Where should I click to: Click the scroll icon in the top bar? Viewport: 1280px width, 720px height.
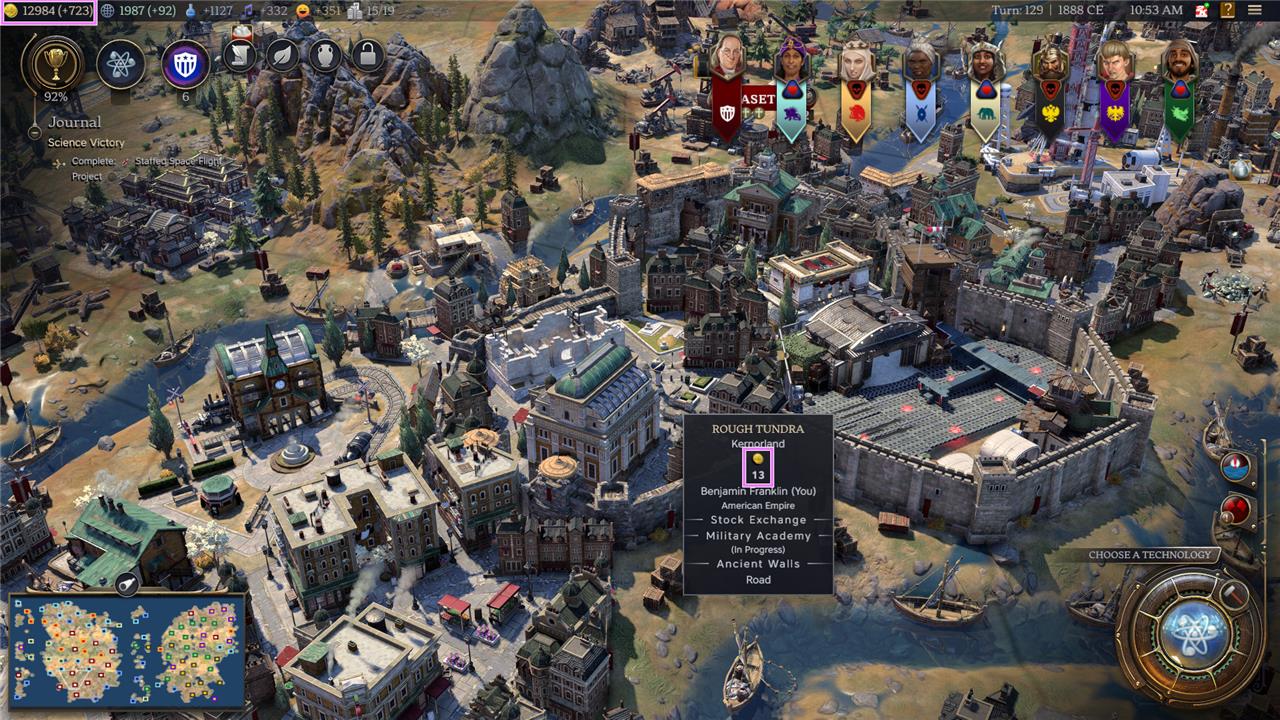tap(241, 55)
